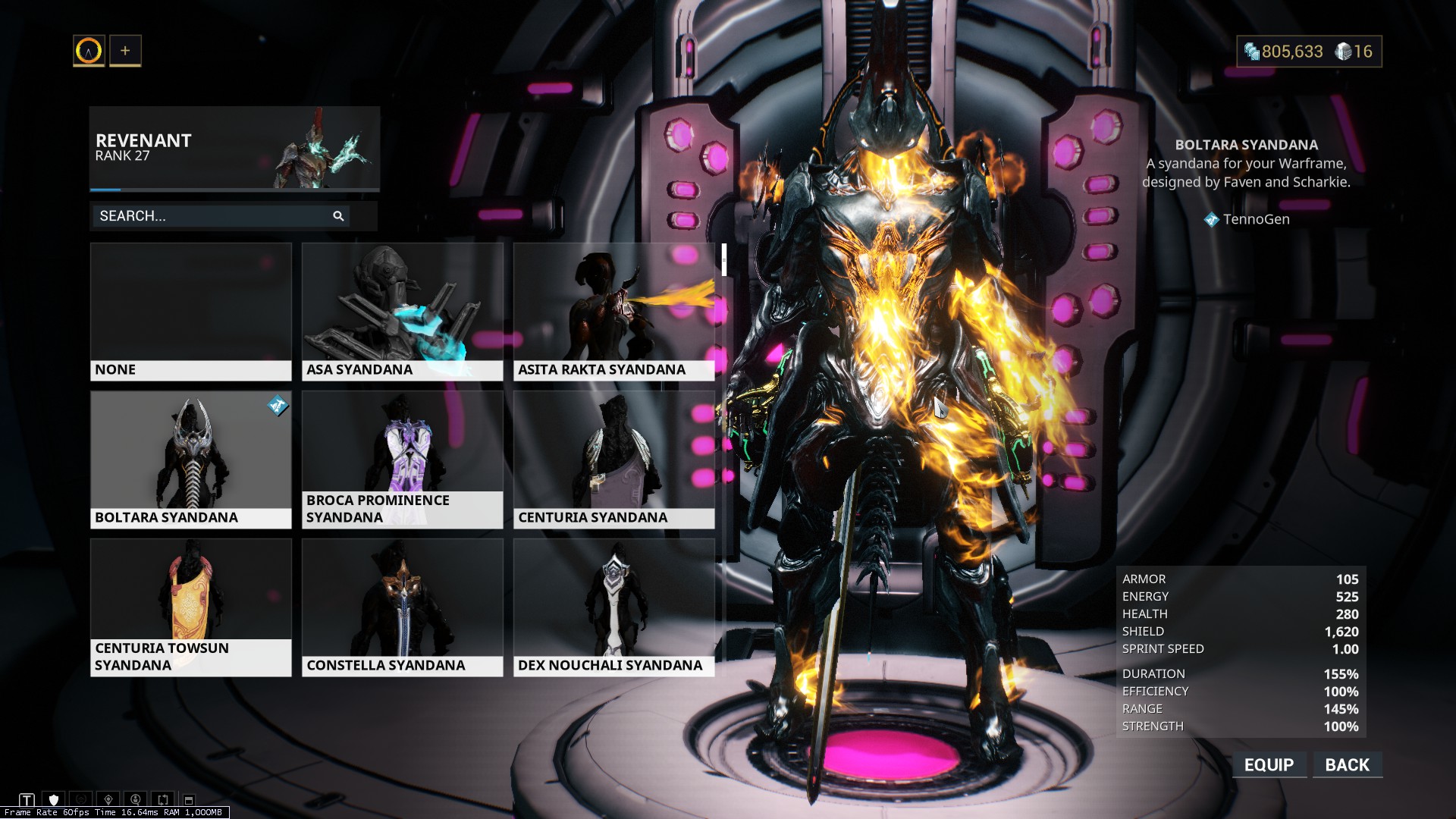1456x819 pixels.
Task: Choose the Constella Syandana tile
Action: point(402,607)
